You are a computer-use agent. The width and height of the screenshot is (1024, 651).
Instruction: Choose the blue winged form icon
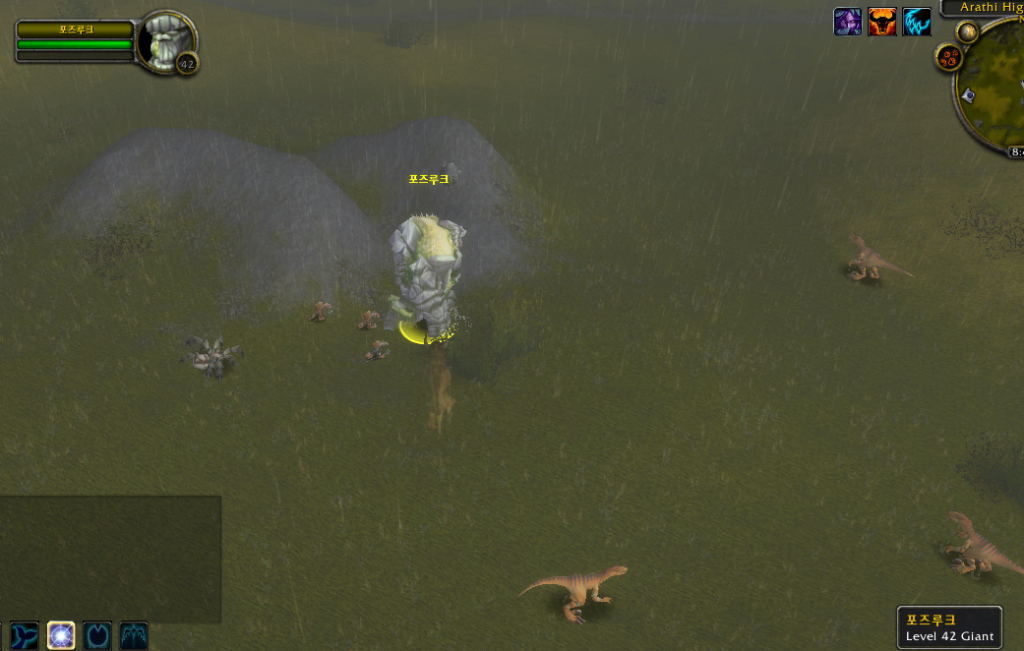(x=134, y=635)
